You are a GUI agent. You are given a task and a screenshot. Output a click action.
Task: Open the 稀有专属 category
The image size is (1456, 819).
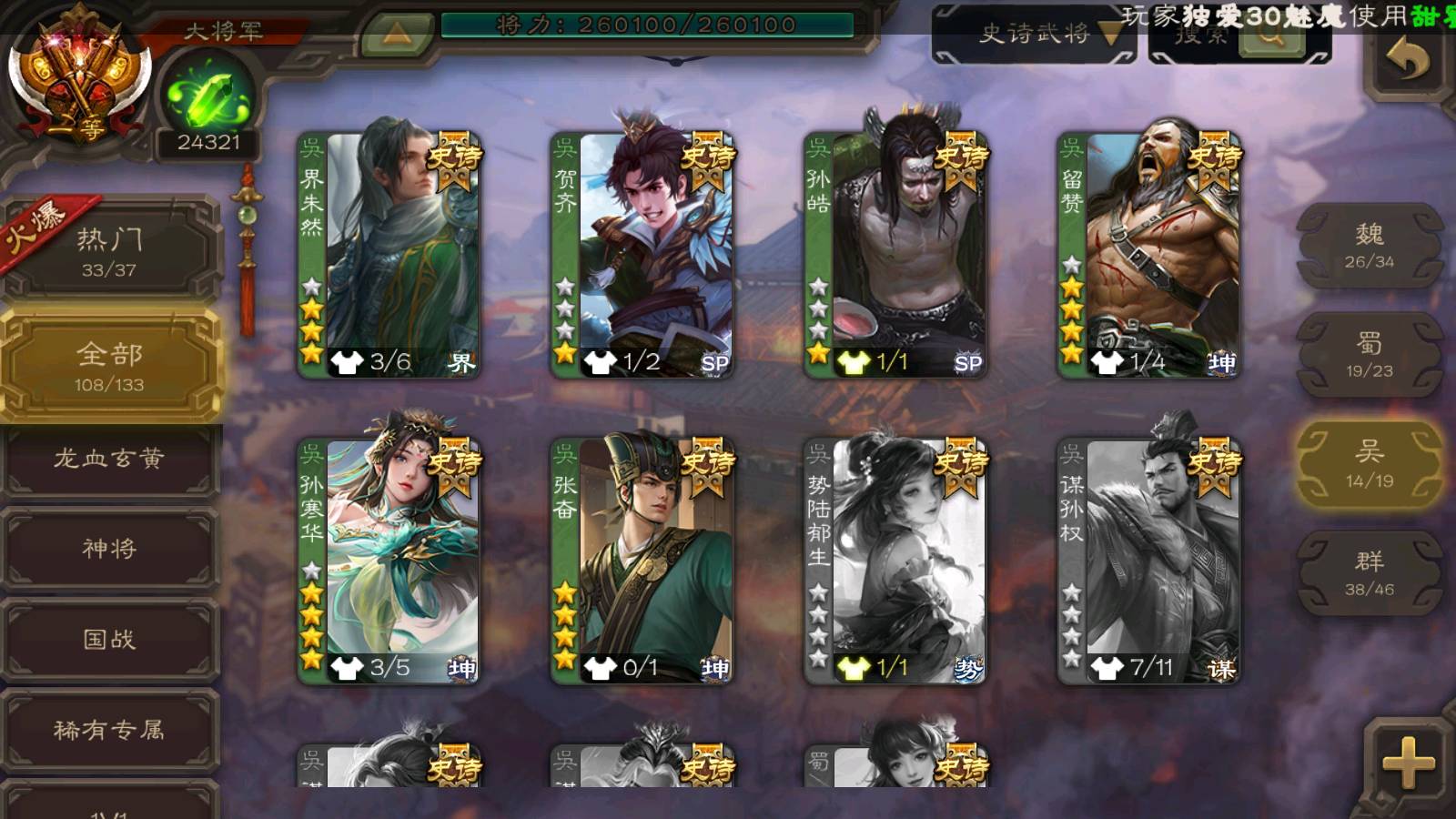pyautogui.click(x=109, y=730)
